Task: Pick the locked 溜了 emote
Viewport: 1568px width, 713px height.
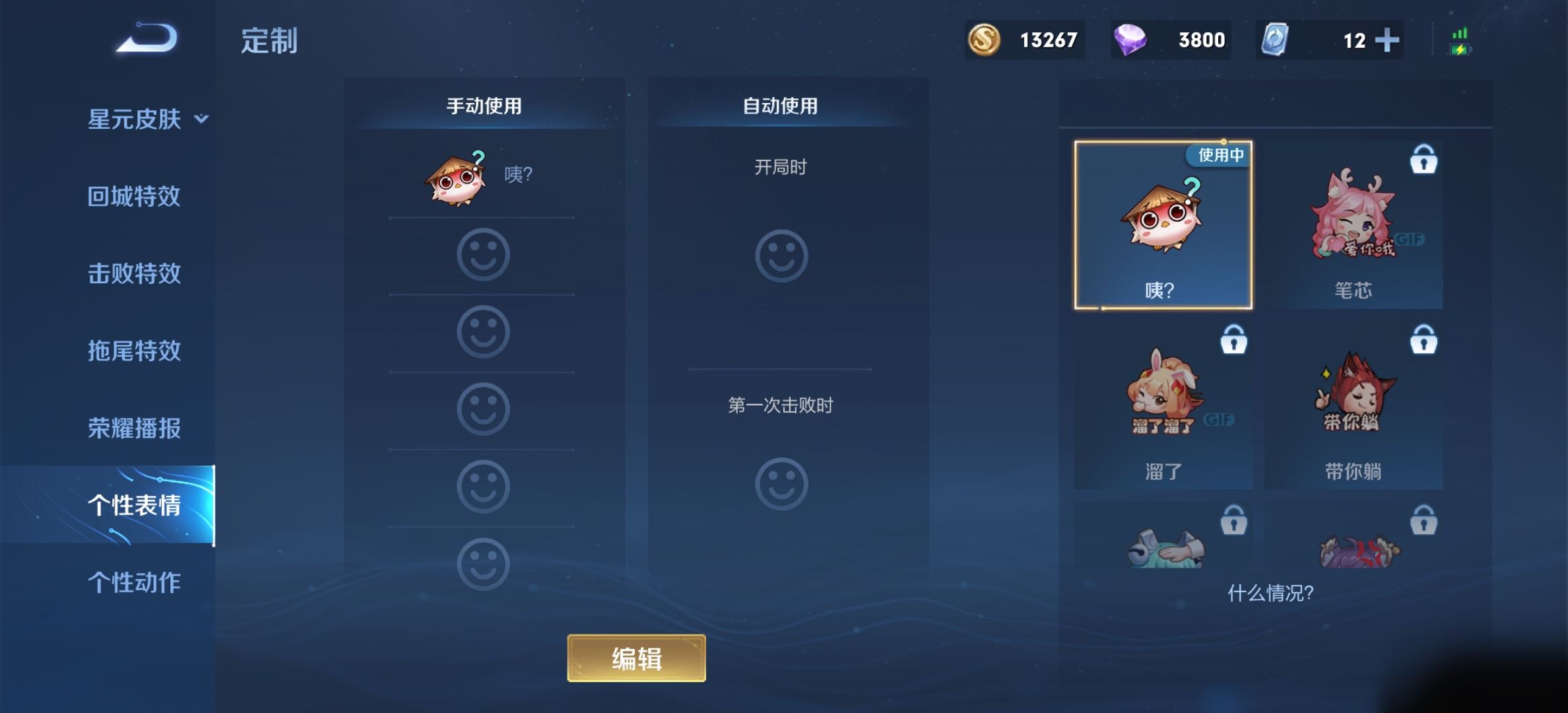Action: point(1163,406)
